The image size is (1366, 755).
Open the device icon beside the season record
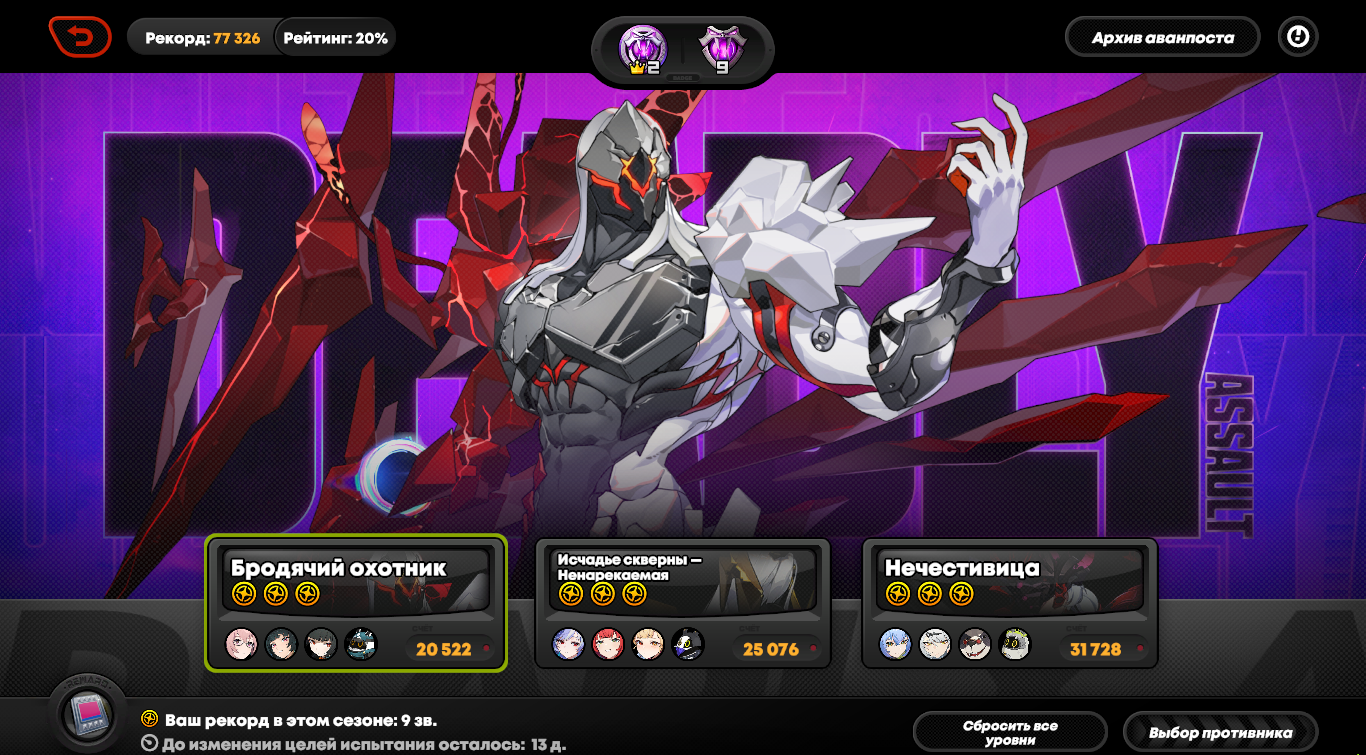coord(88,712)
